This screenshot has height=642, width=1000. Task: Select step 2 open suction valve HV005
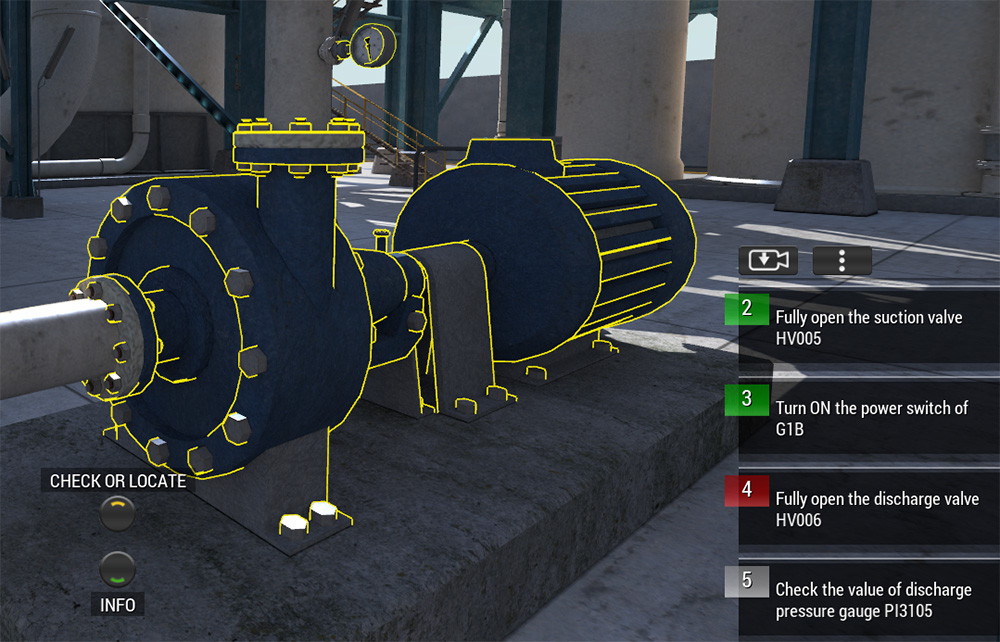coord(868,327)
